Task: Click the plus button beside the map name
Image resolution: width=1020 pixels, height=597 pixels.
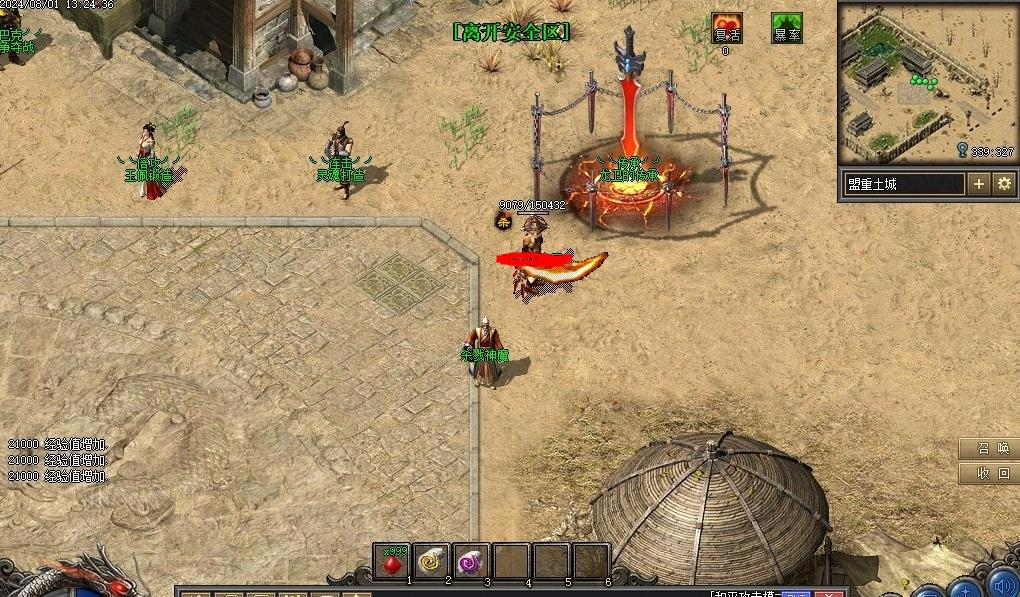Action: 979,184
